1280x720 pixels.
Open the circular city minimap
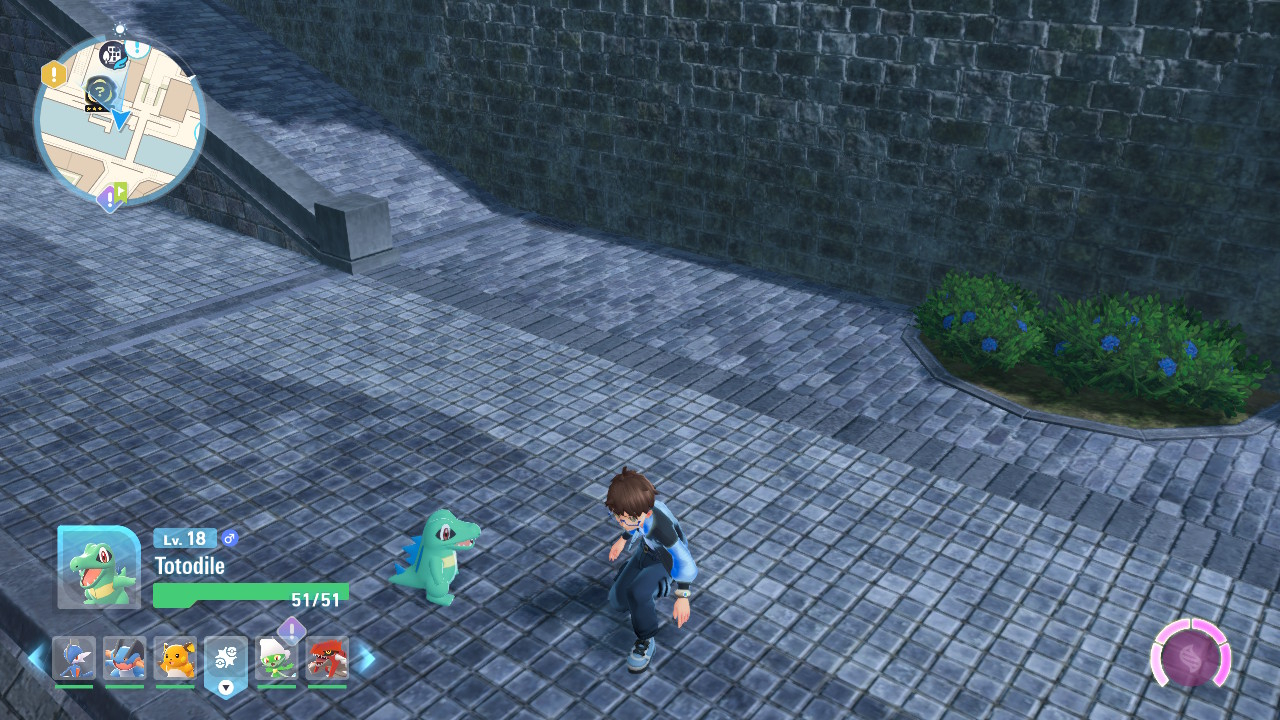[119, 120]
